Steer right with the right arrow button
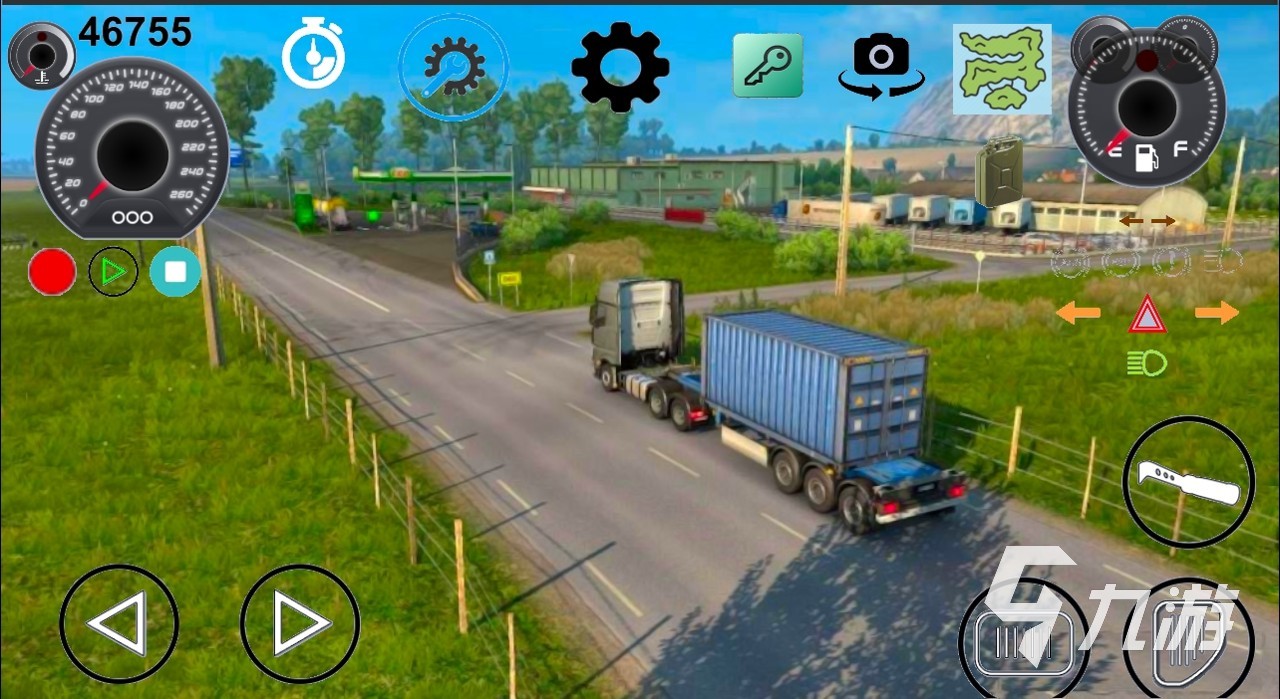This screenshot has height=699, width=1280. click(300, 623)
